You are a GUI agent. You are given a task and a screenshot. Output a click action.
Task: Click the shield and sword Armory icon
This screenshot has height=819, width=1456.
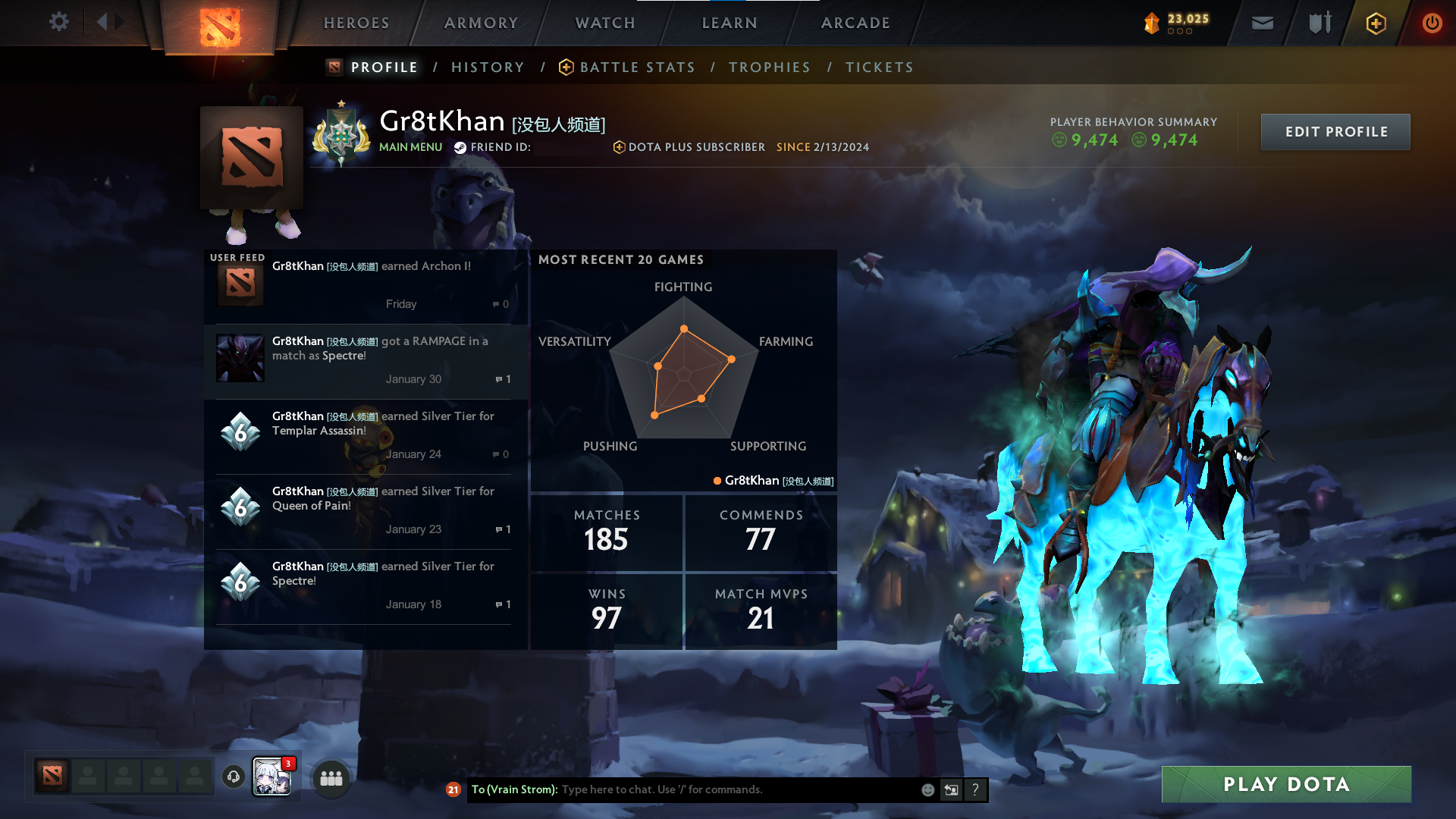[1318, 23]
